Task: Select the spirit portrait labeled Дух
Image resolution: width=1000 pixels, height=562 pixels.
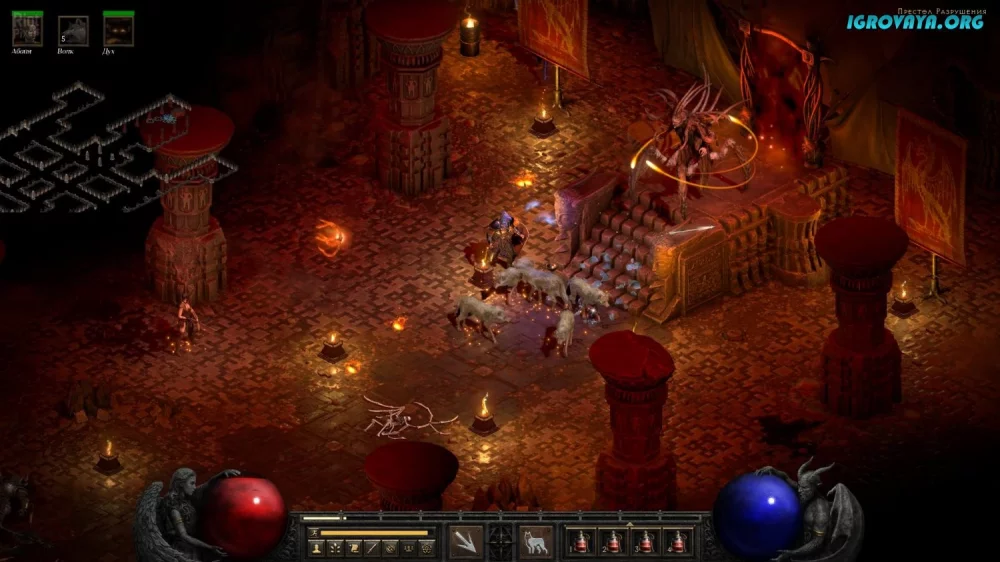Action: (x=119, y=30)
